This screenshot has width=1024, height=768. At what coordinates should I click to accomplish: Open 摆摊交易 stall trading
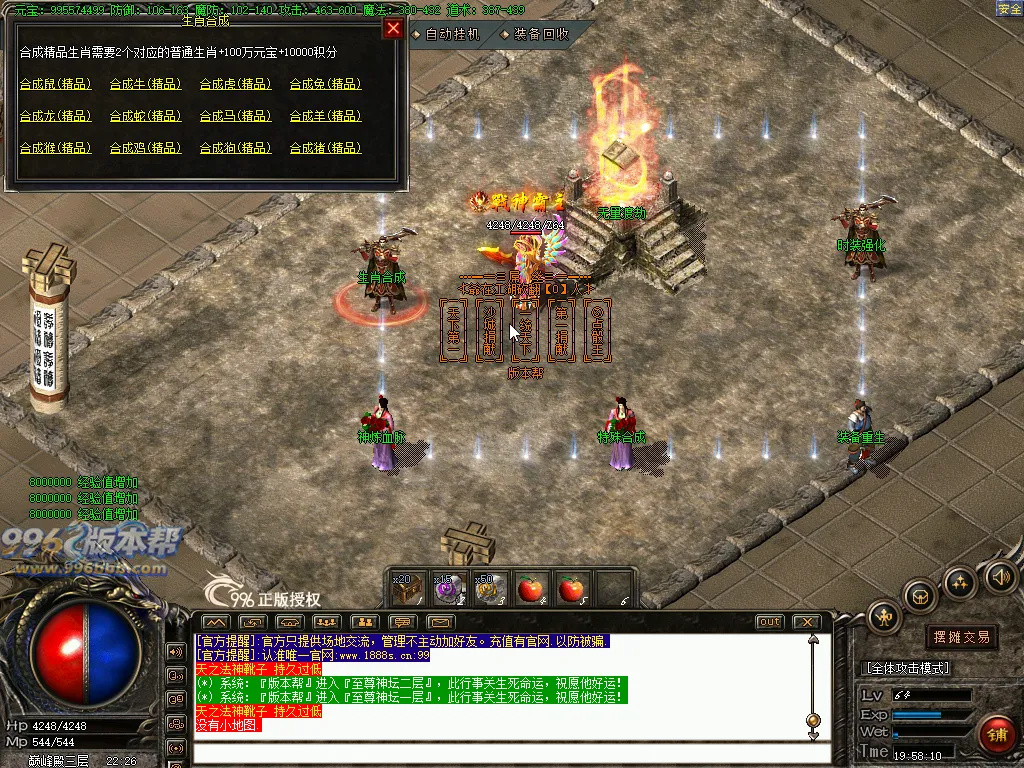[x=962, y=637]
